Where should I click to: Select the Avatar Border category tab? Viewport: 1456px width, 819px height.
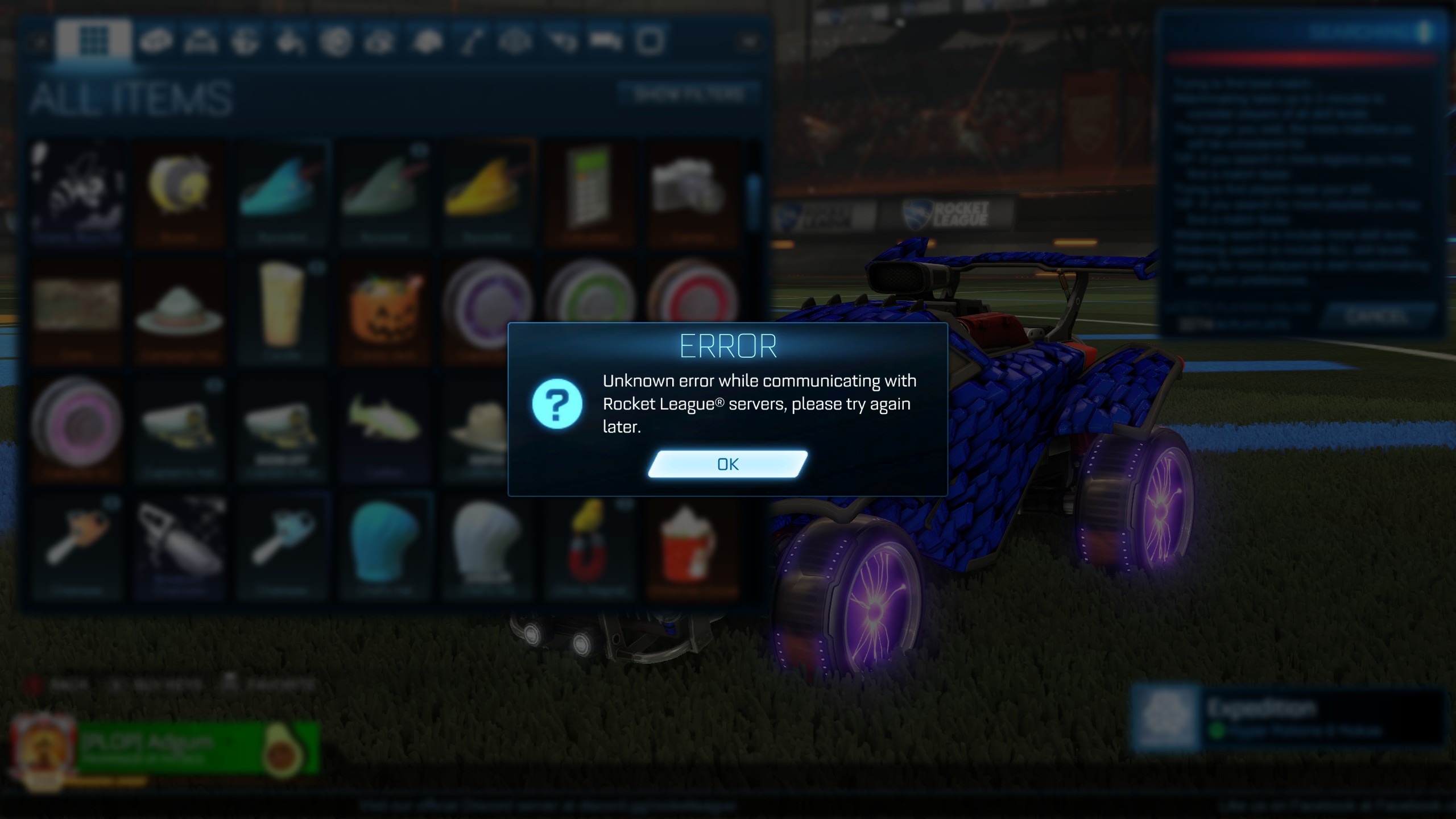[x=649, y=43]
